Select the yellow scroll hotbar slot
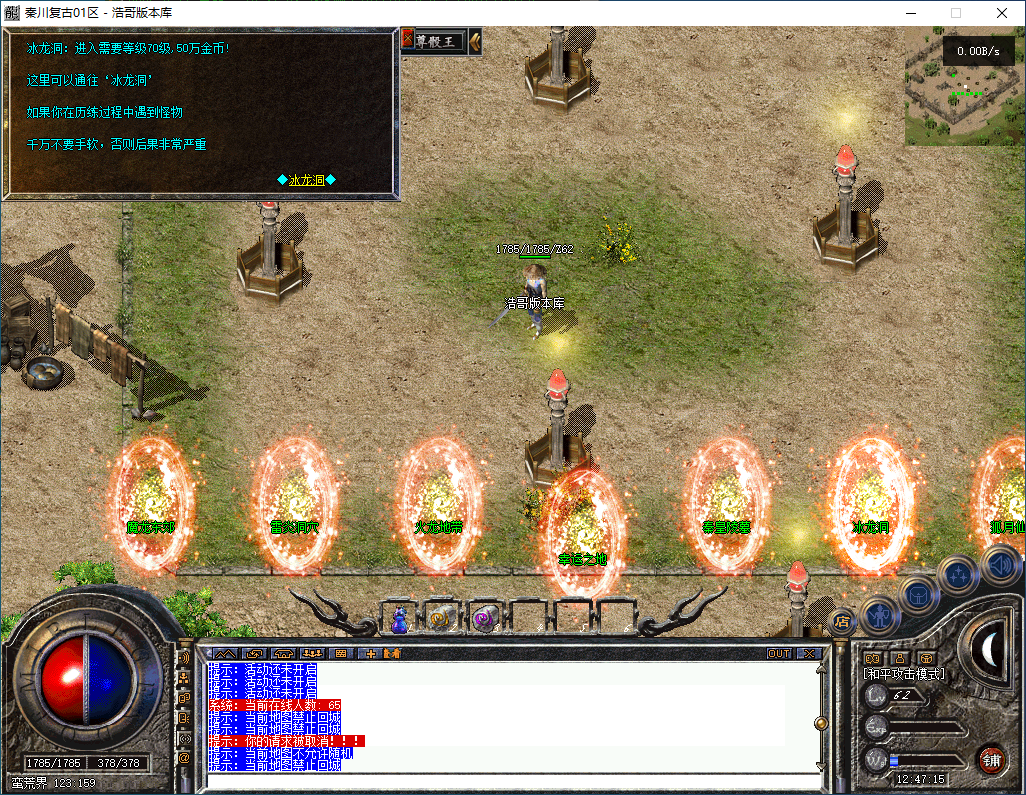 click(x=441, y=619)
